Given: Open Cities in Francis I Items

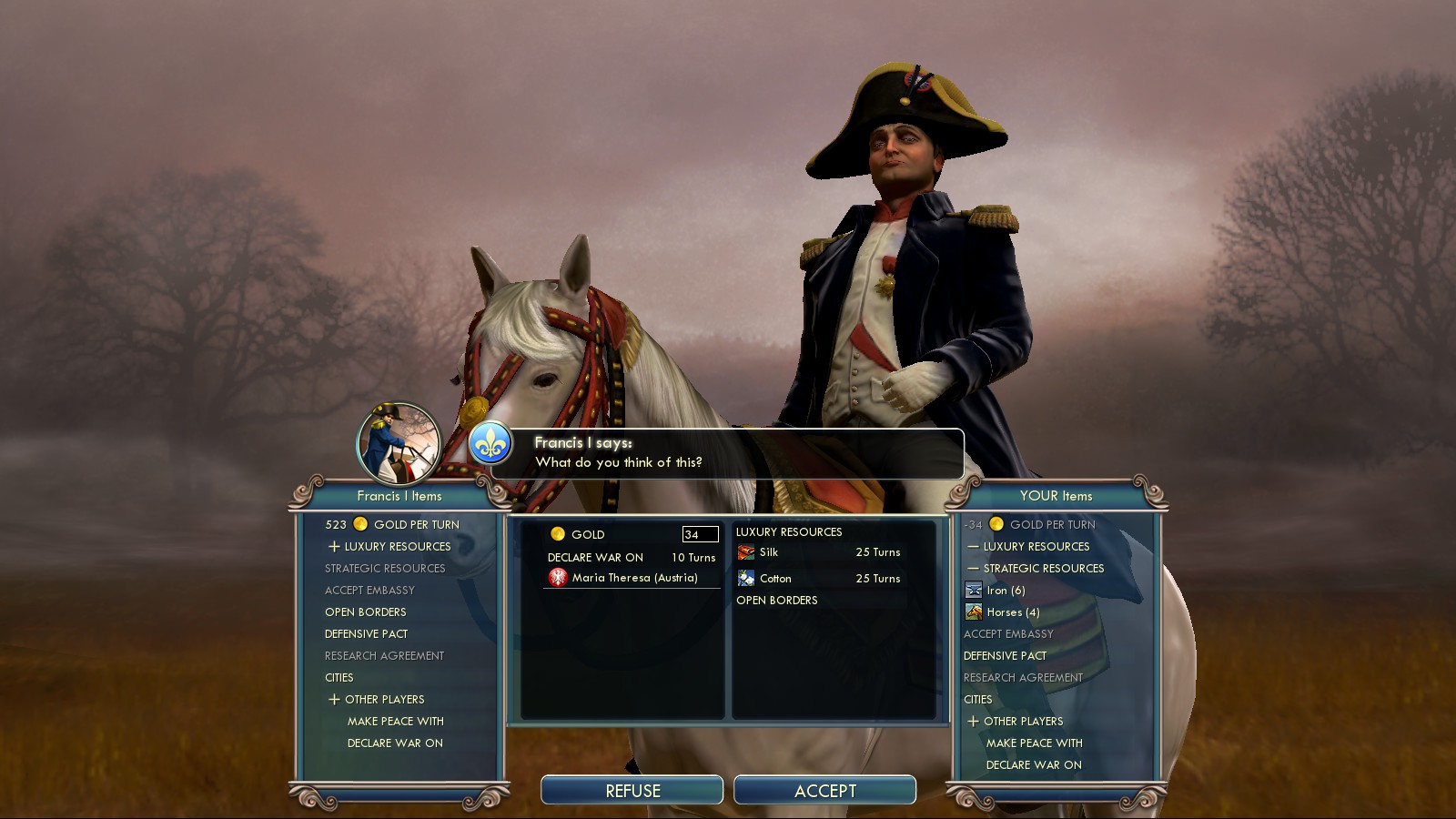Looking at the screenshot, I should click(x=339, y=678).
